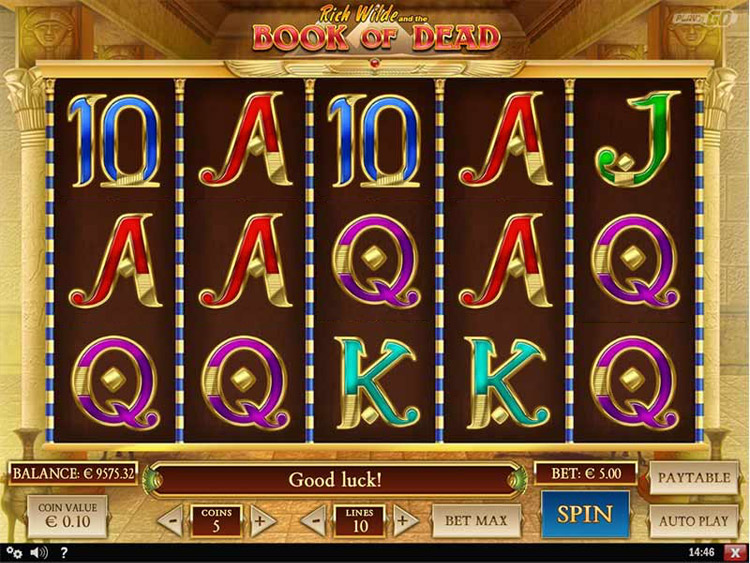Activate Auto Play
This screenshot has width=750, height=563.
point(693,521)
